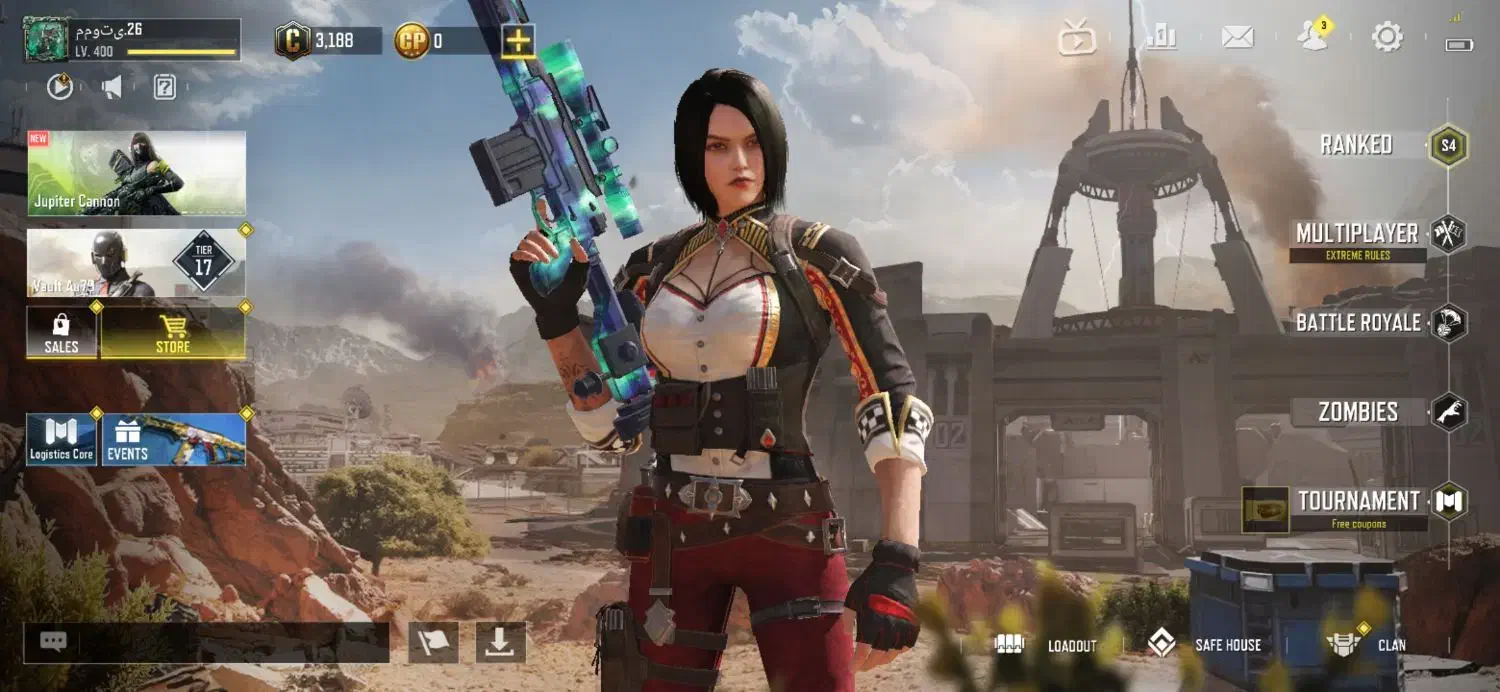Visit the Store
Image resolution: width=1500 pixels, height=692 pixels.
tap(173, 333)
